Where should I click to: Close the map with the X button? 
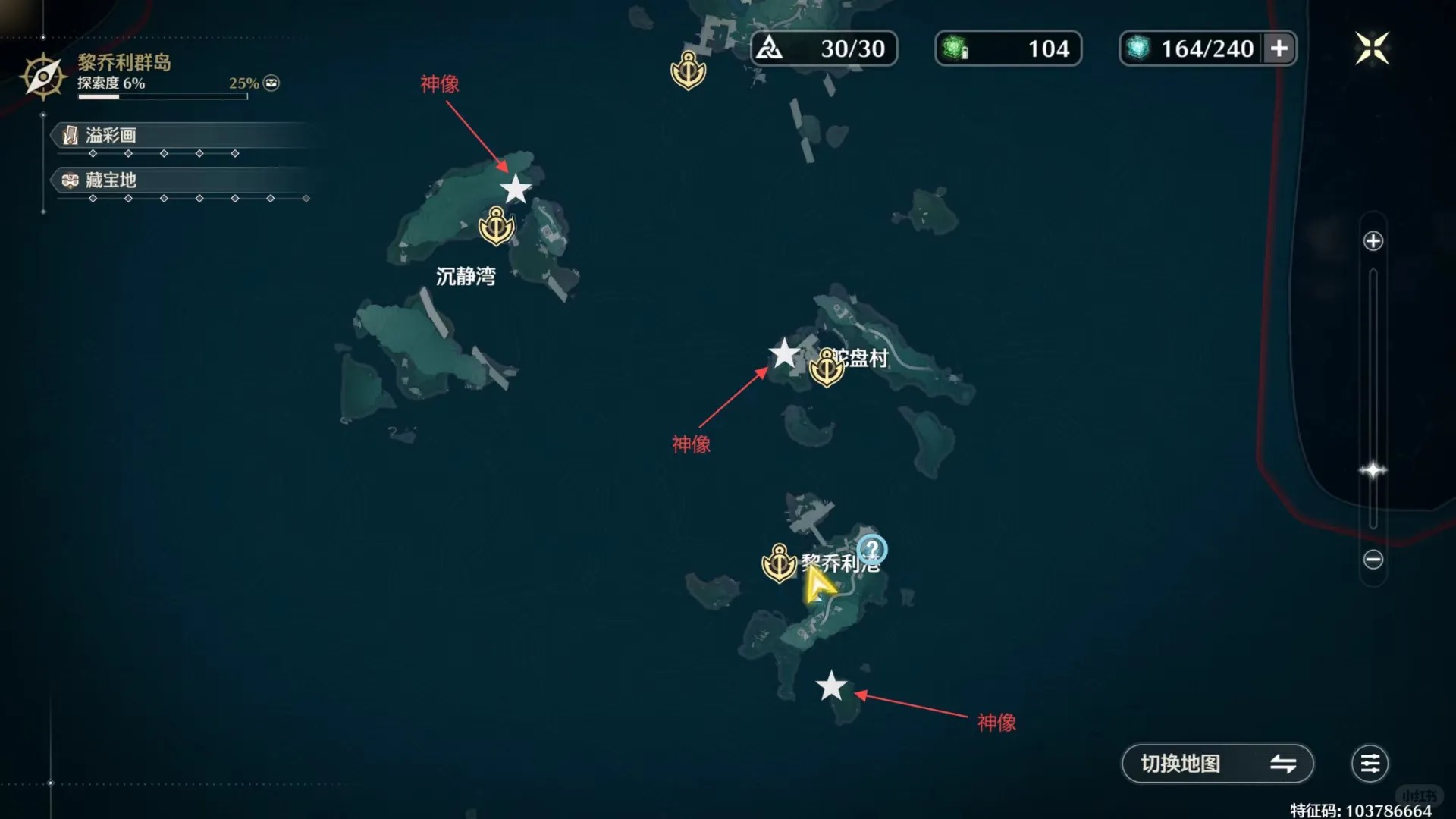pyautogui.click(x=1372, y=49)
